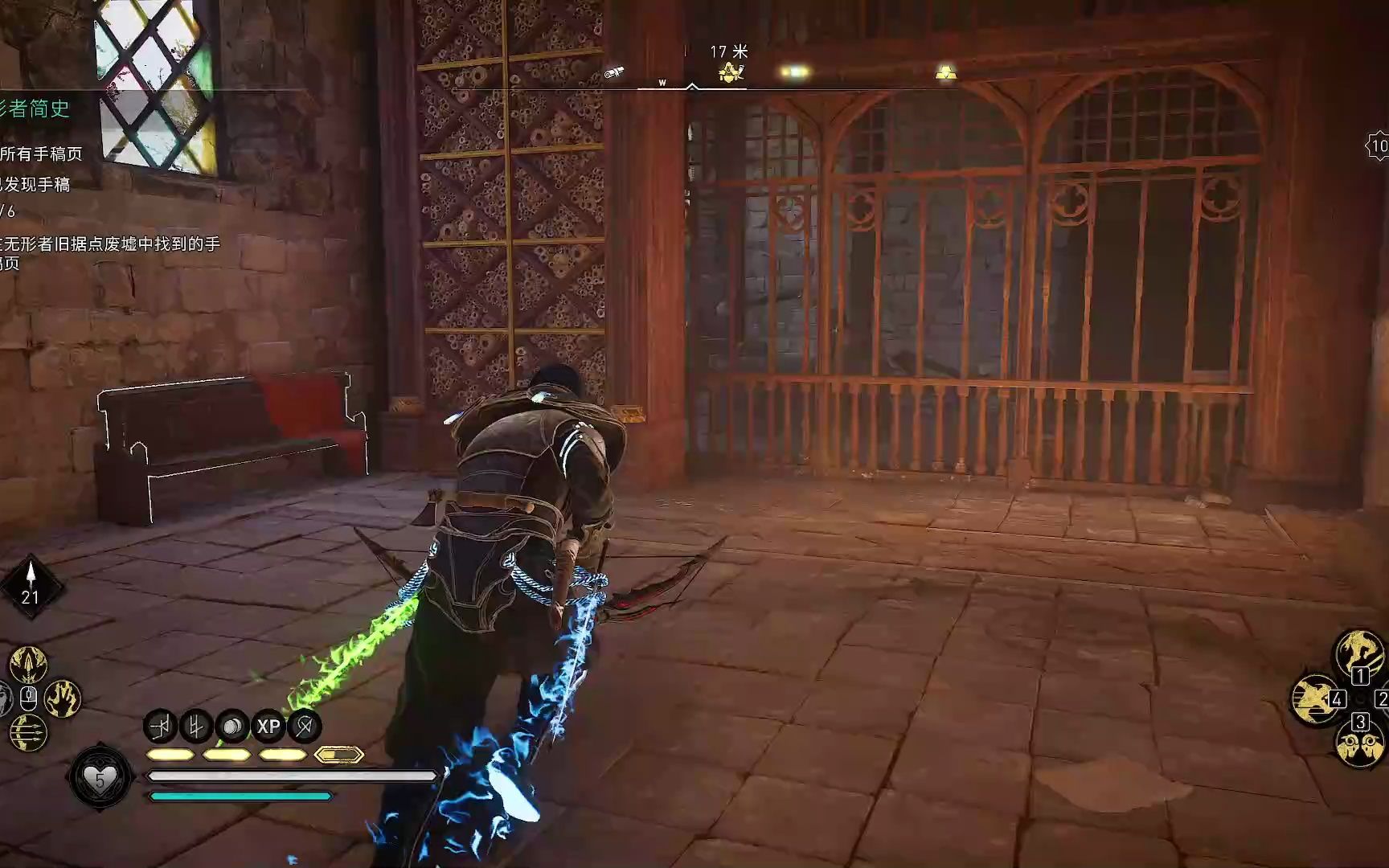Click ability slot 3 with the twin ram heads
1389x868 pixels.
point(1362,745)
